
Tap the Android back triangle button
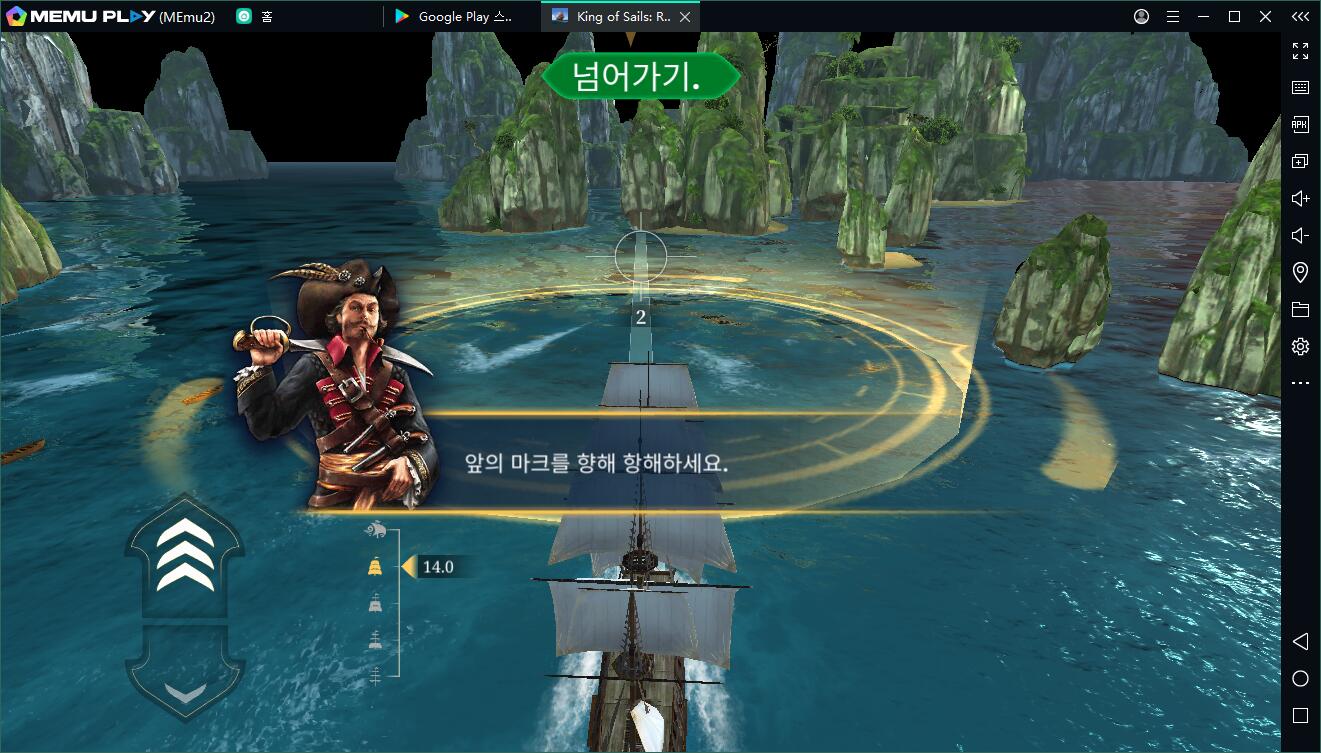1300,641
